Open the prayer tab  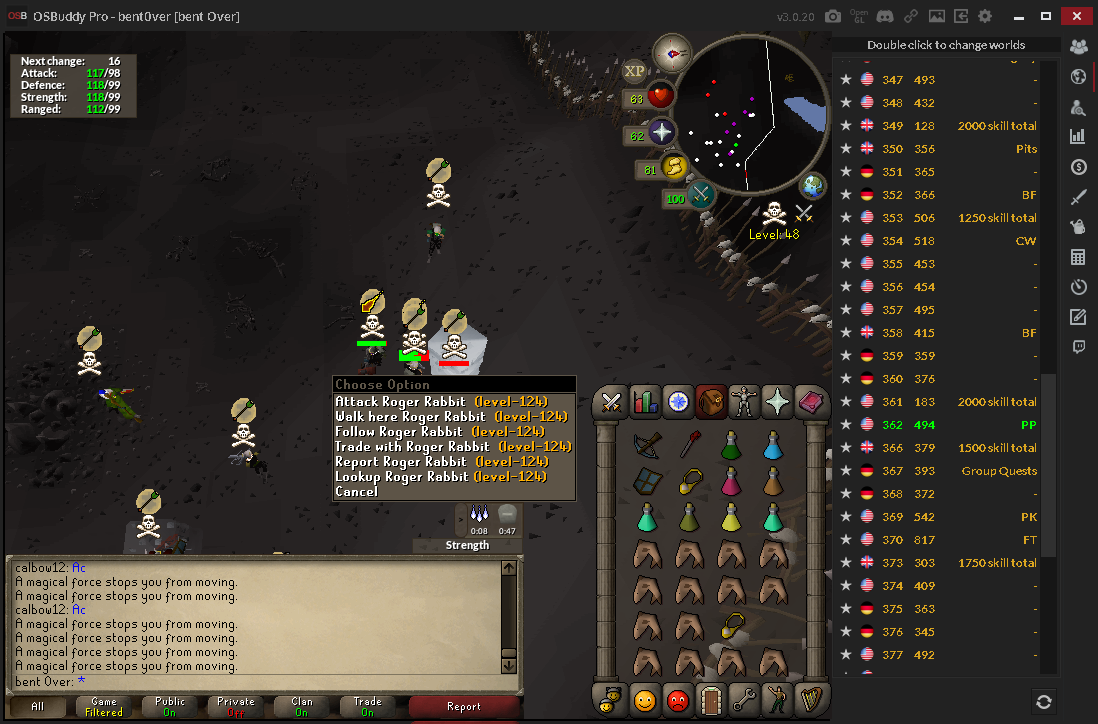(777, 402)
